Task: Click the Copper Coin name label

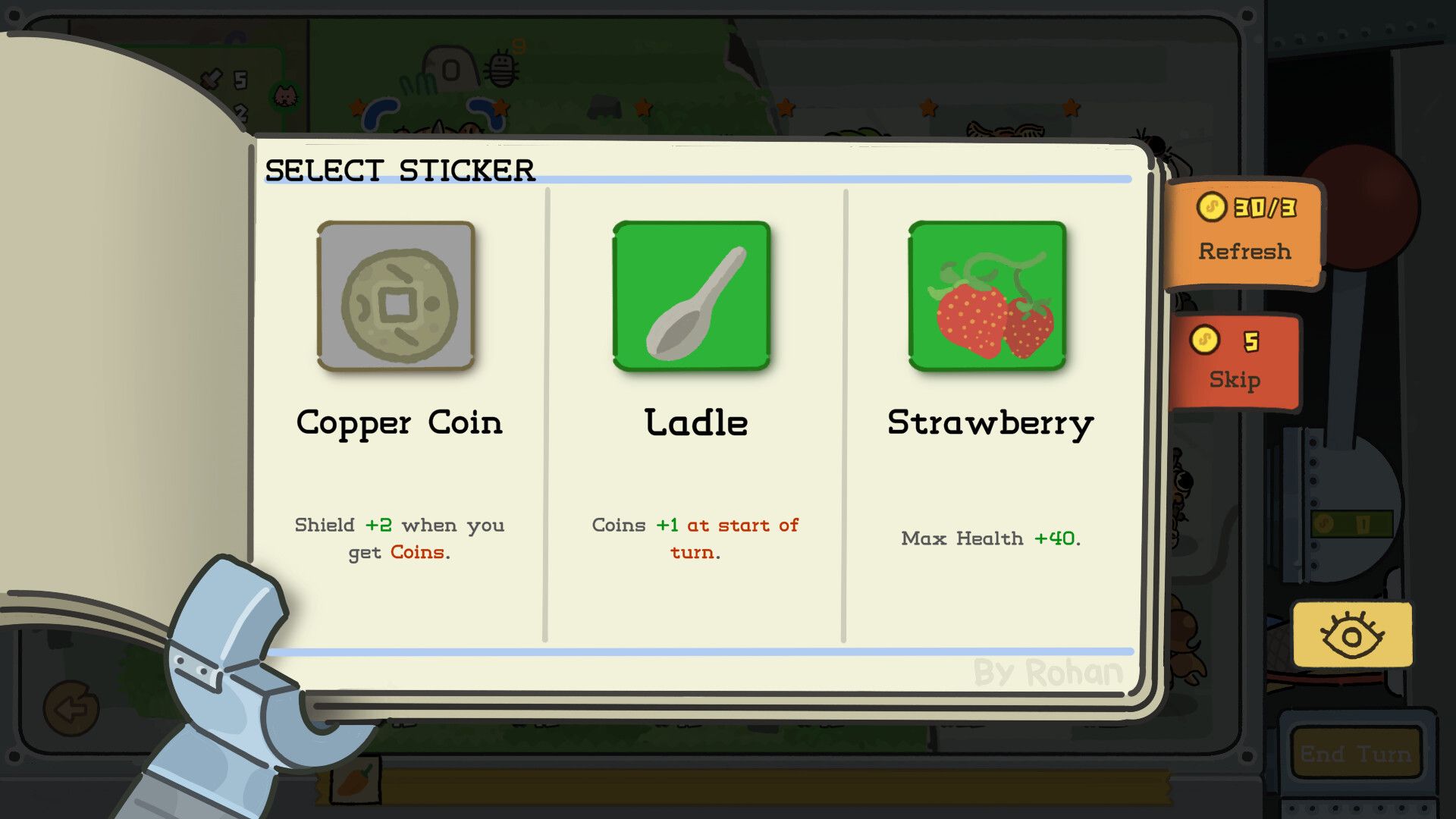Action: point(400,423)
